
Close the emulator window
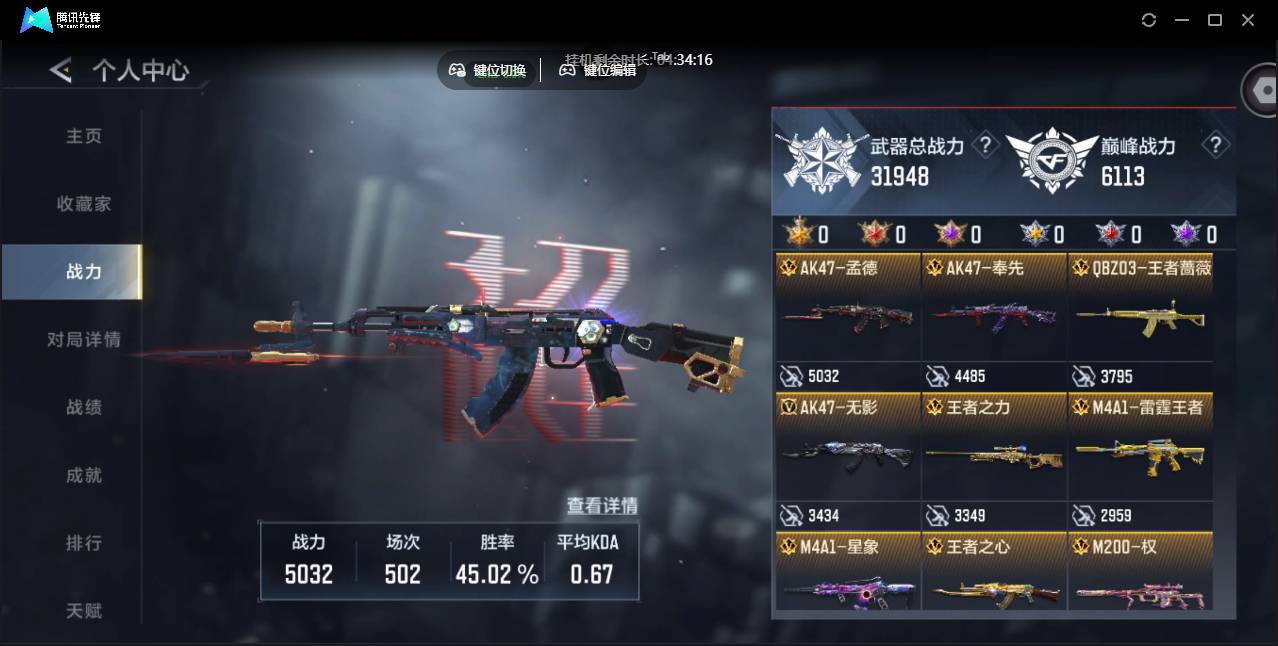point(1248,20)
